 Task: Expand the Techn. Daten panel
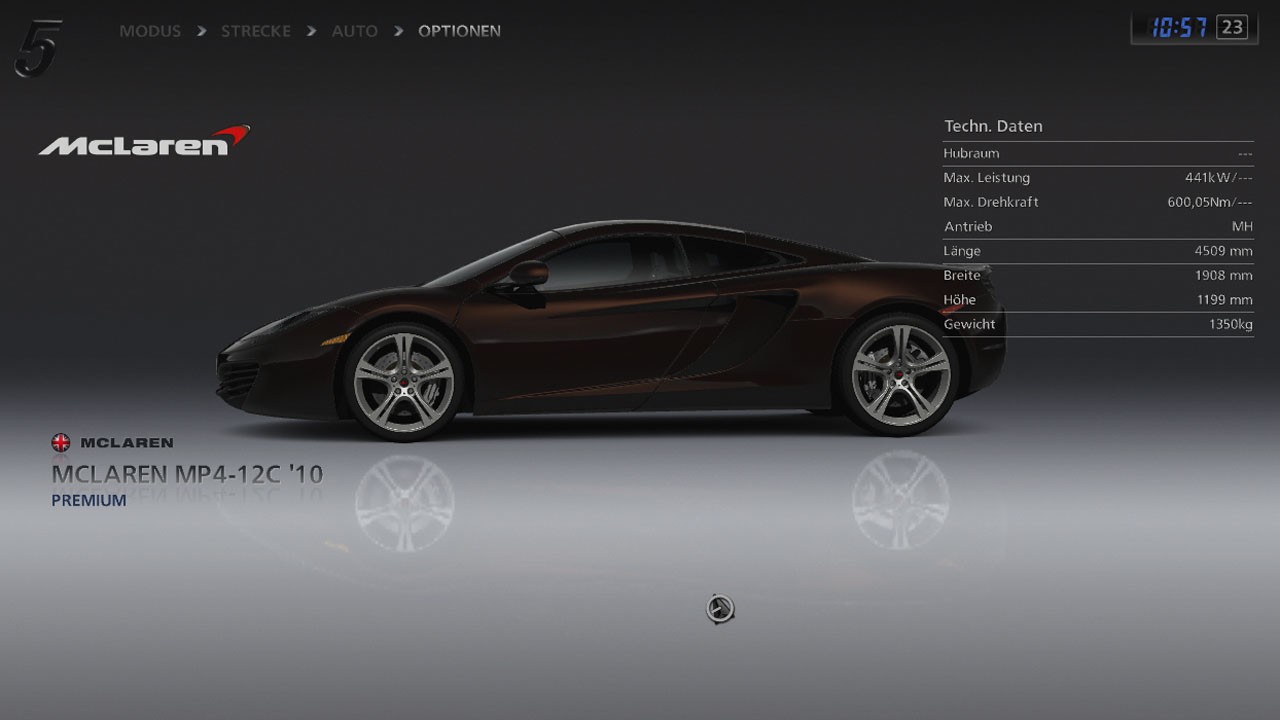pyautogui.click(x=994, y=126)
